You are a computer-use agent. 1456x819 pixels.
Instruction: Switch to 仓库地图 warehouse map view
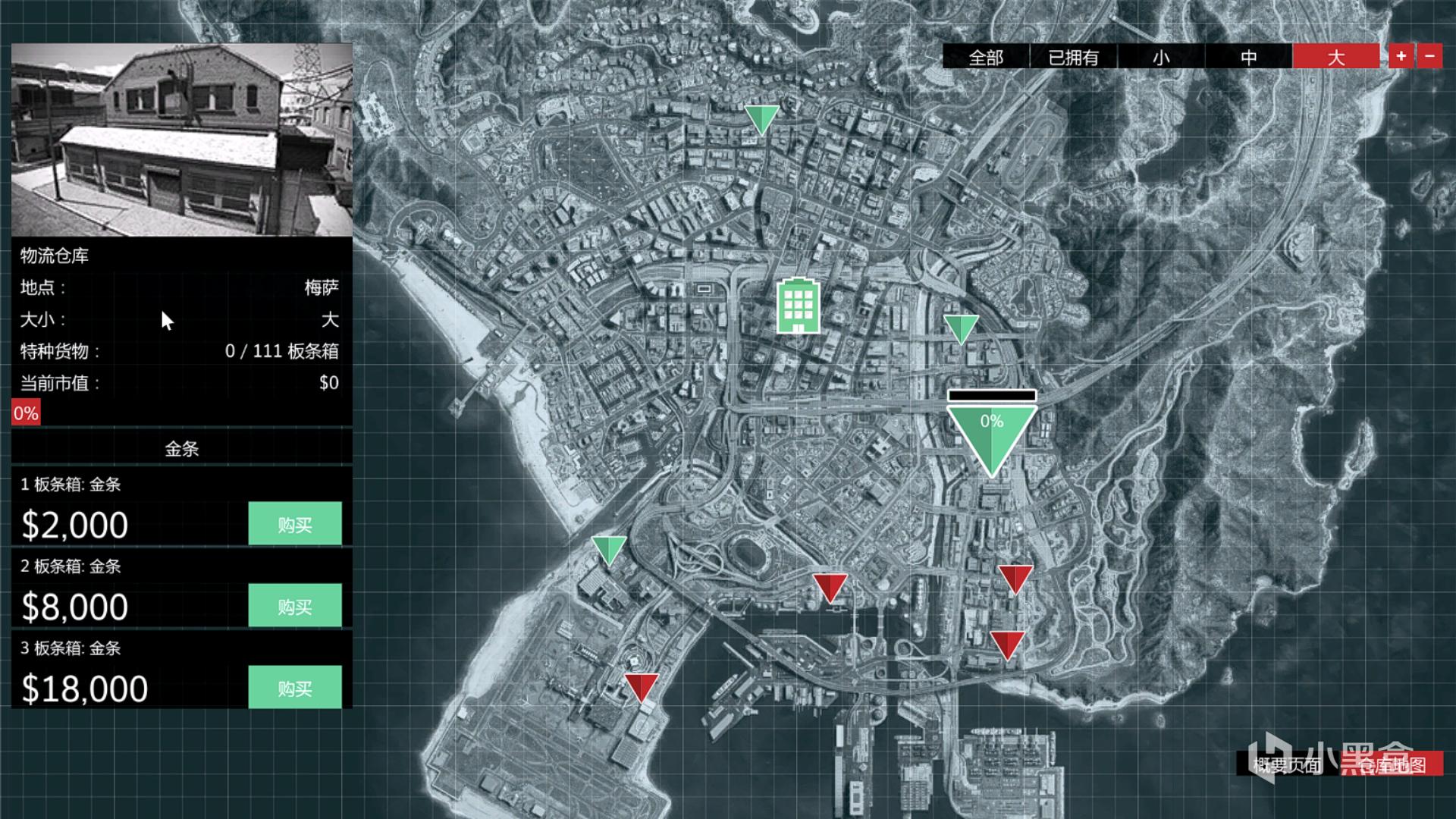(1392, 764)
